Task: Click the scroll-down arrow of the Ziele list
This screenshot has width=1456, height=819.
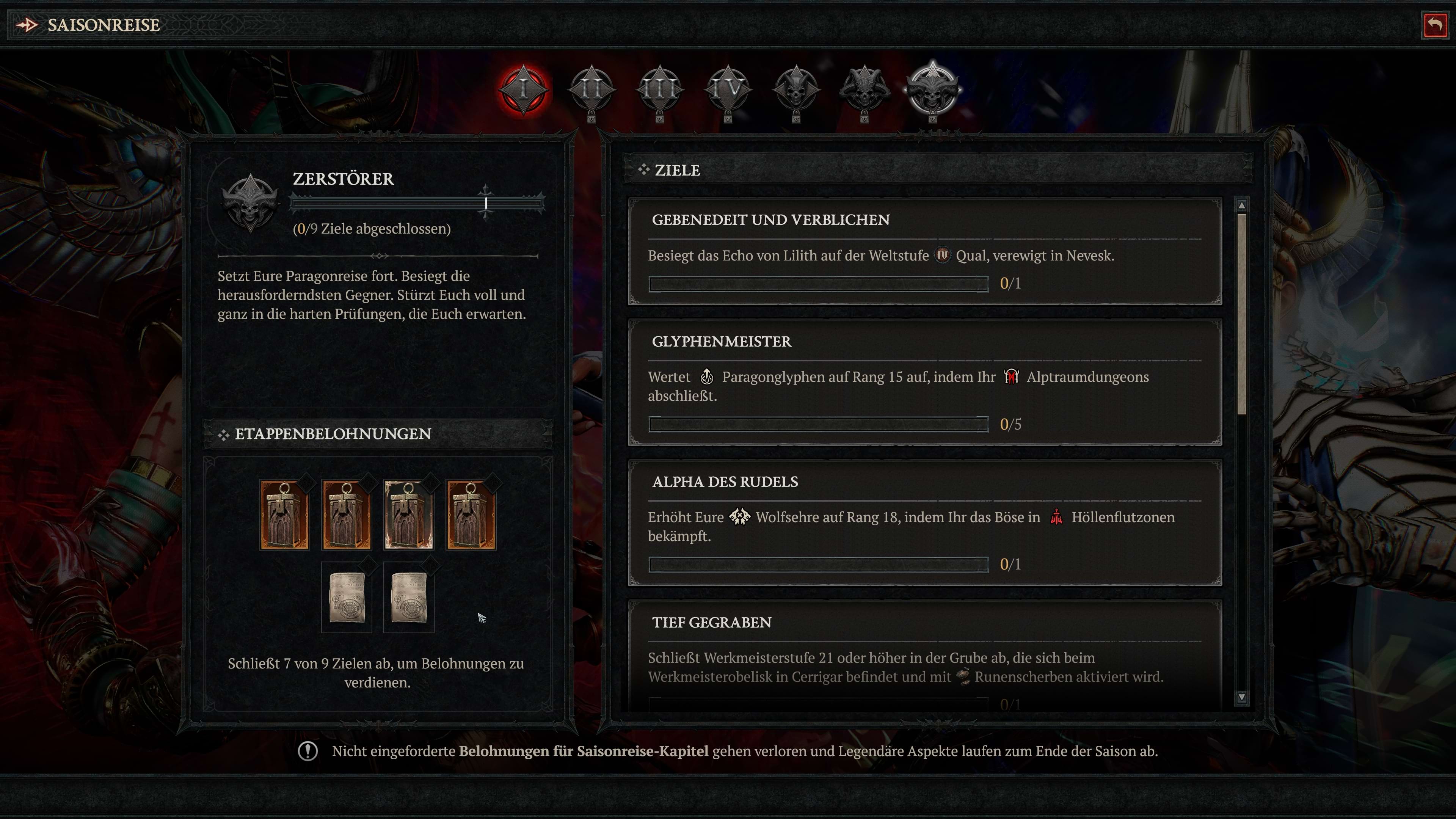Action: [x=1241, y=697]
